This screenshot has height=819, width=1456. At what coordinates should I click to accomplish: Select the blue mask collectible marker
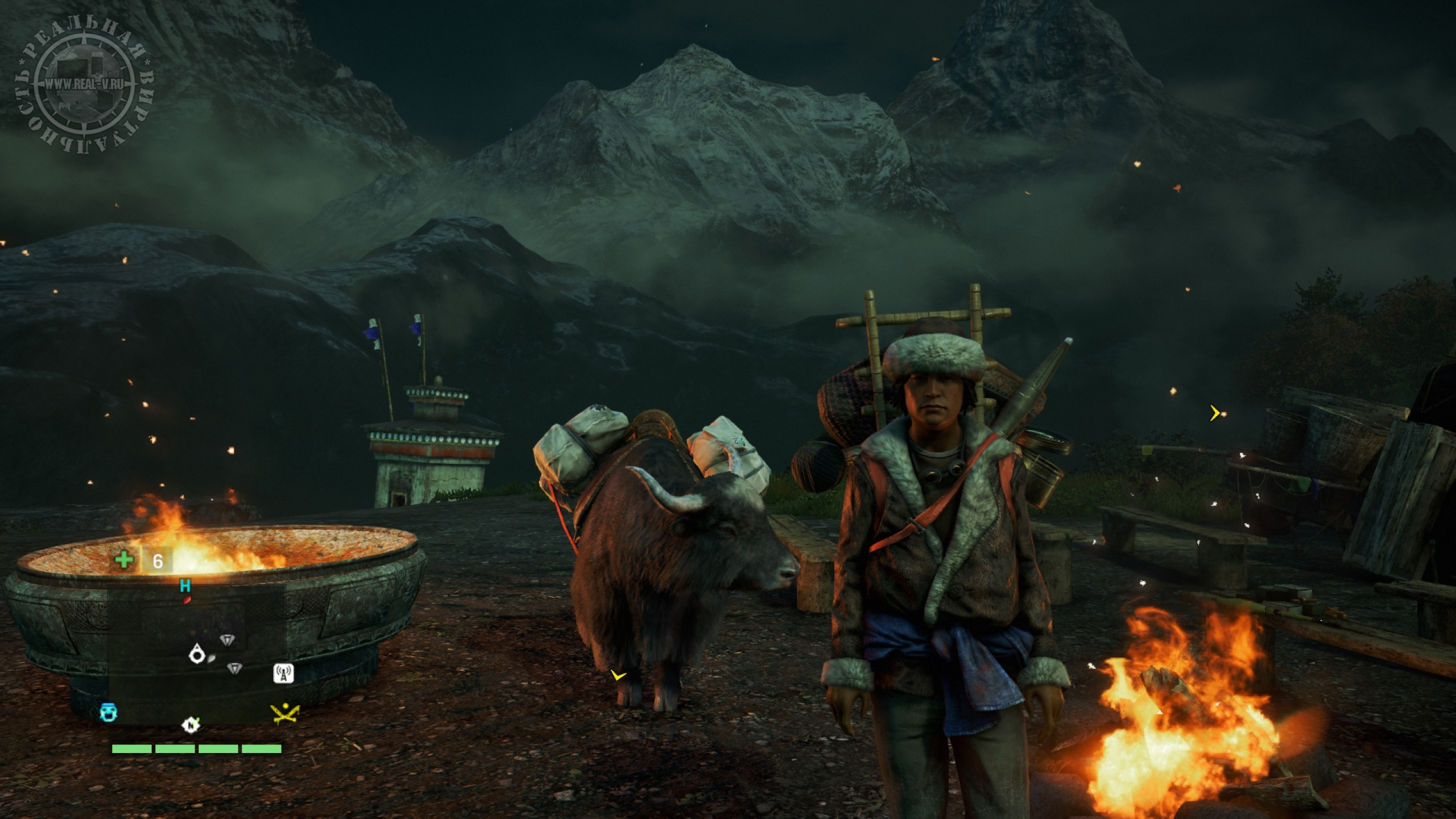pyautogui.click(x=108, y=712)
